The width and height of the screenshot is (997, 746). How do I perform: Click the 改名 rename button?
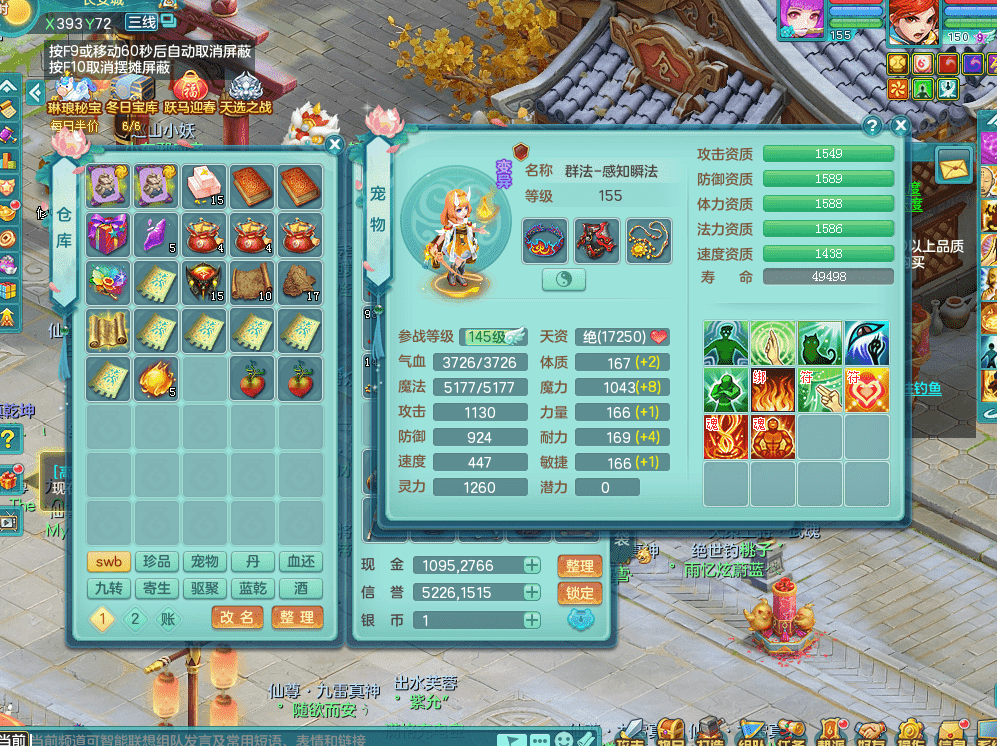(237, 618)
